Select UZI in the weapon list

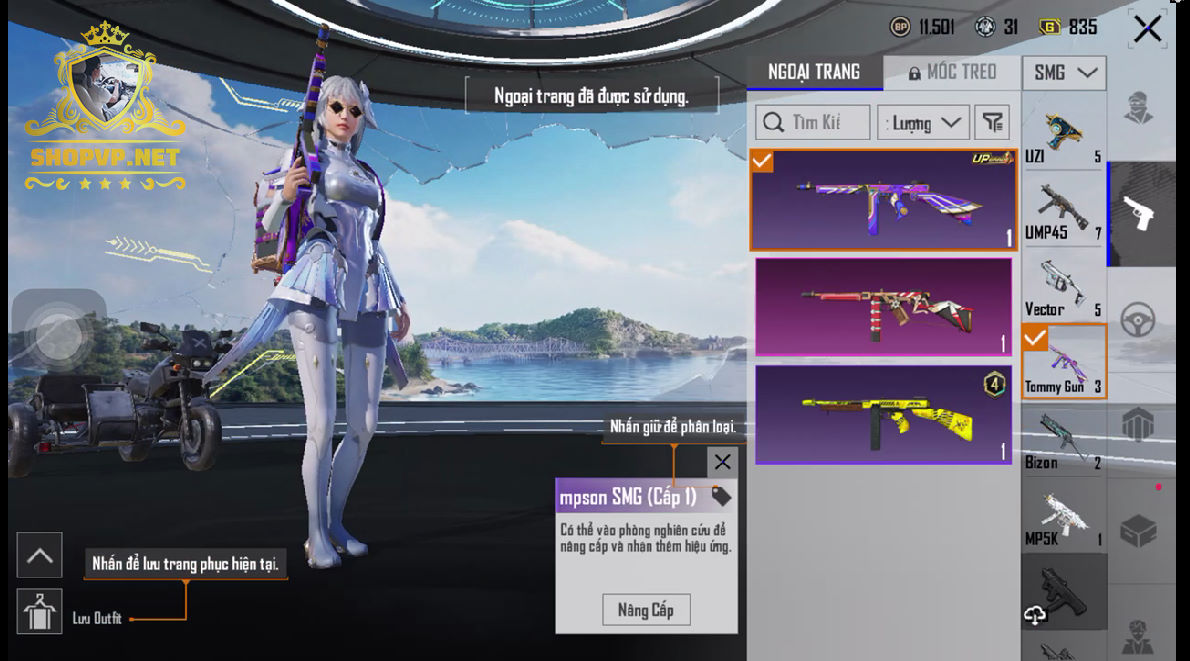coord(1063,136)
